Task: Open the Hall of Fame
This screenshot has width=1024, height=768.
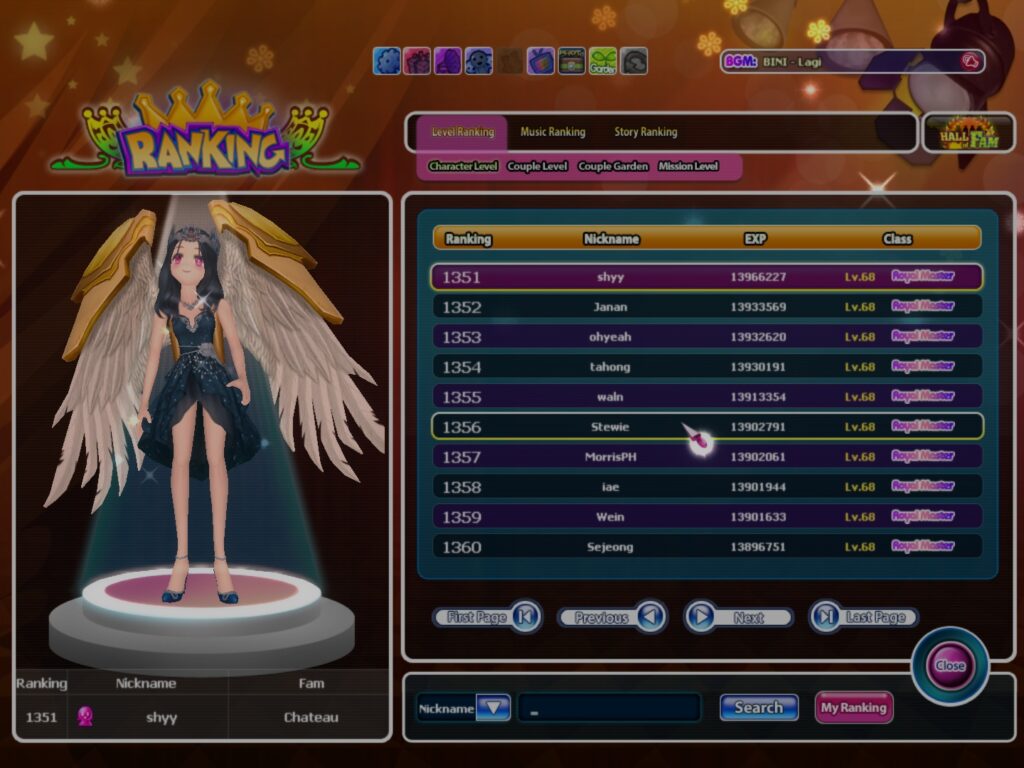Action: pos(968,133)
